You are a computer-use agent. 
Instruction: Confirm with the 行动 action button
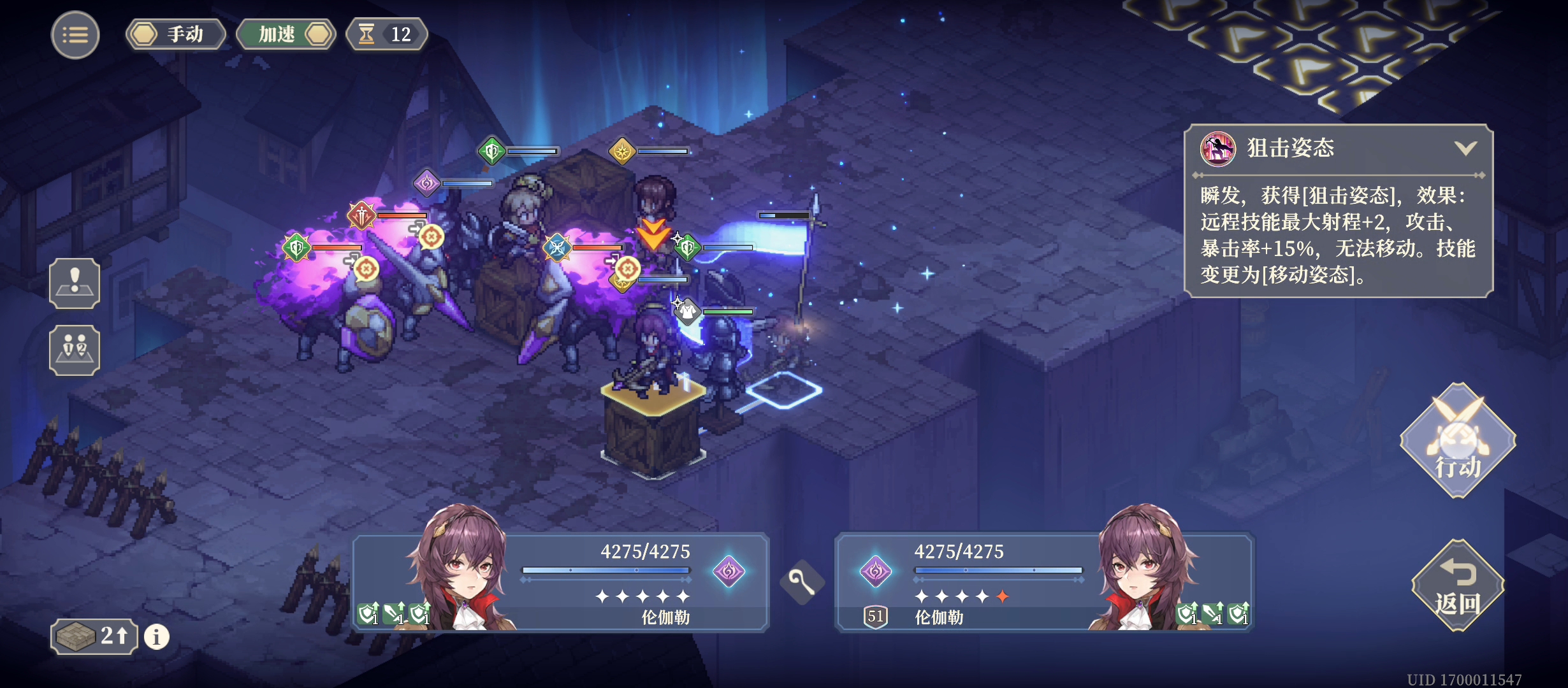(1457, 441)
